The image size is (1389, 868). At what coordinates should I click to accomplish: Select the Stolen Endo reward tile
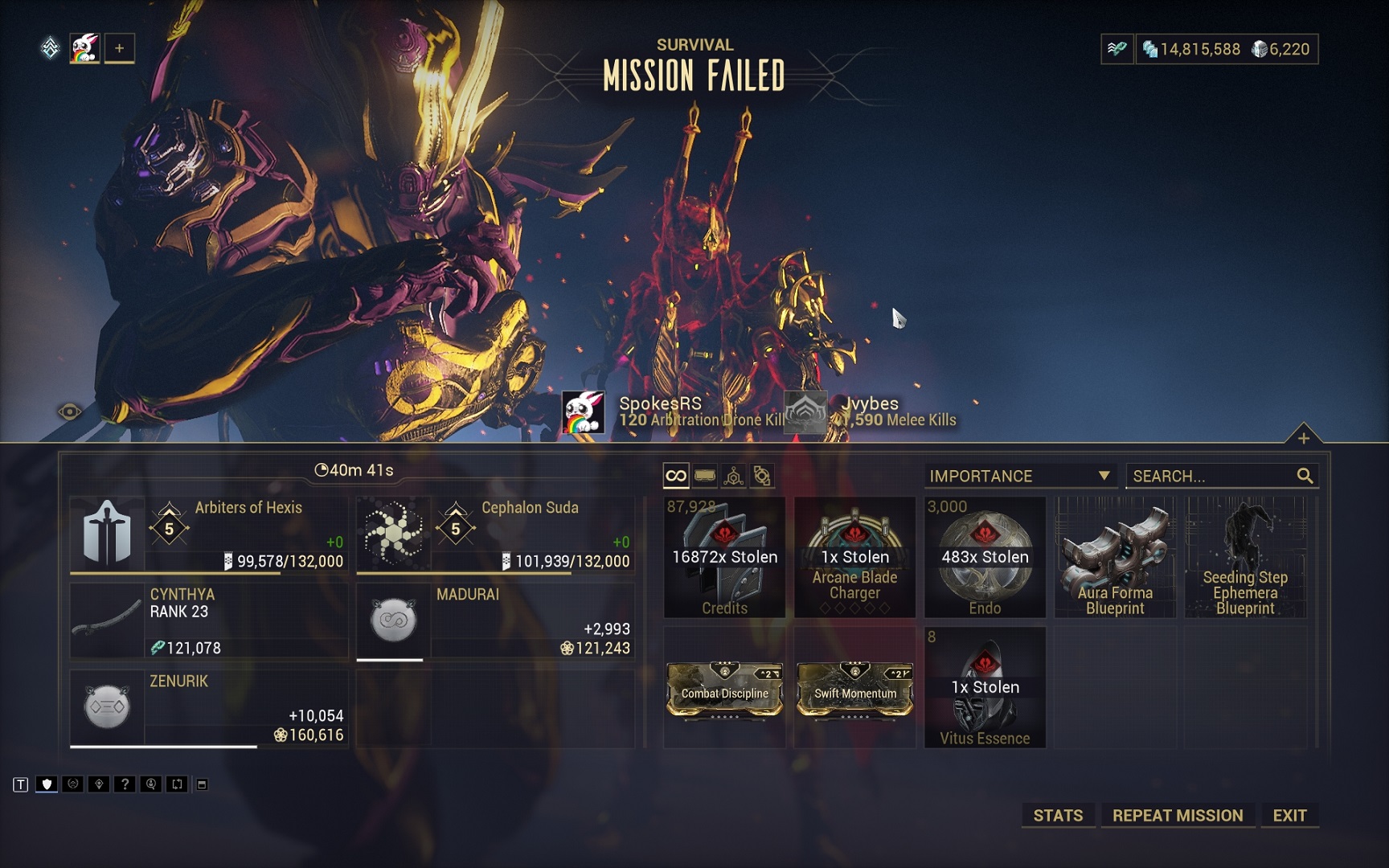point(985,557)
